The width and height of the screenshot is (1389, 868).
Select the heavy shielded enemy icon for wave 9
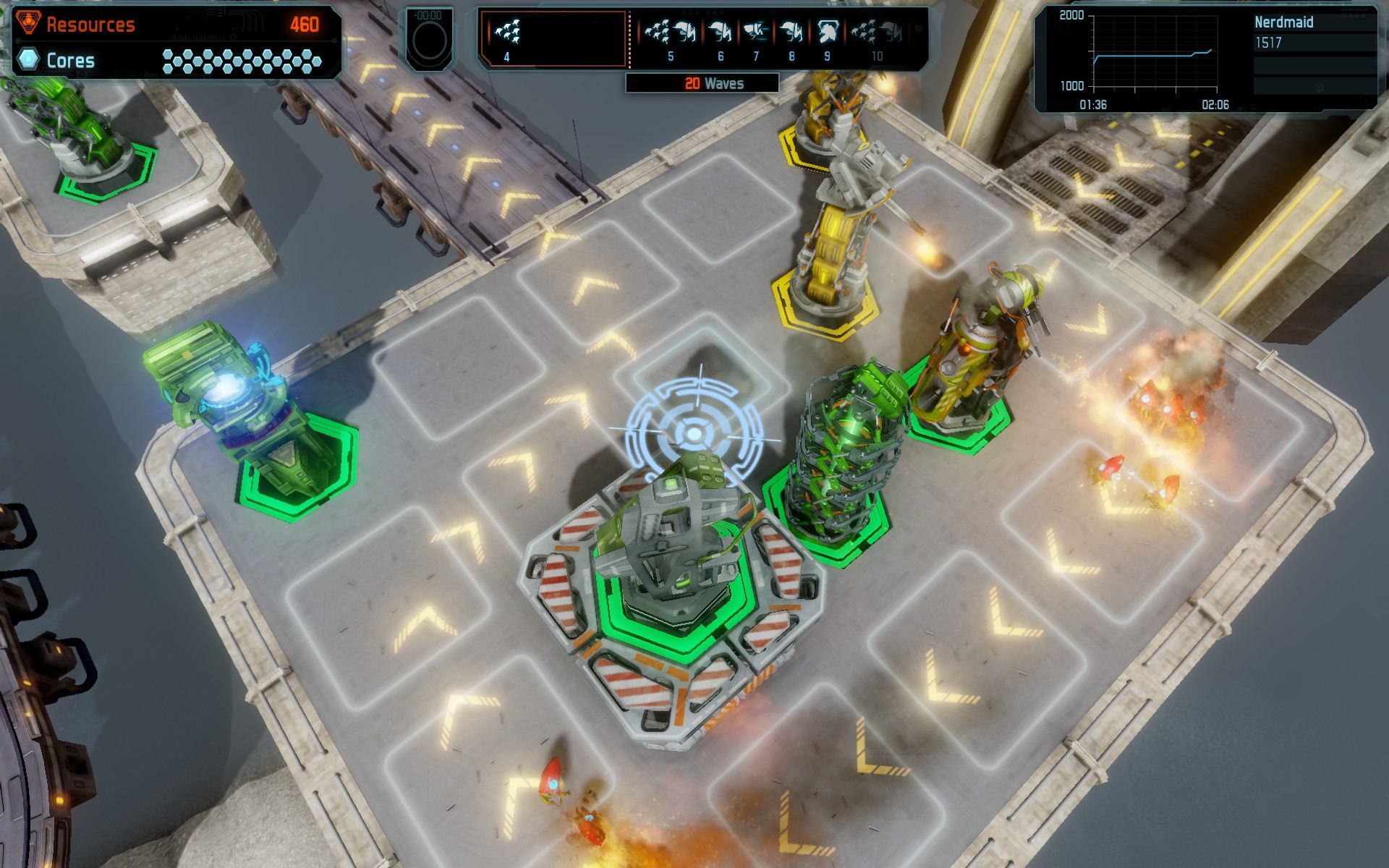[828, 30]
